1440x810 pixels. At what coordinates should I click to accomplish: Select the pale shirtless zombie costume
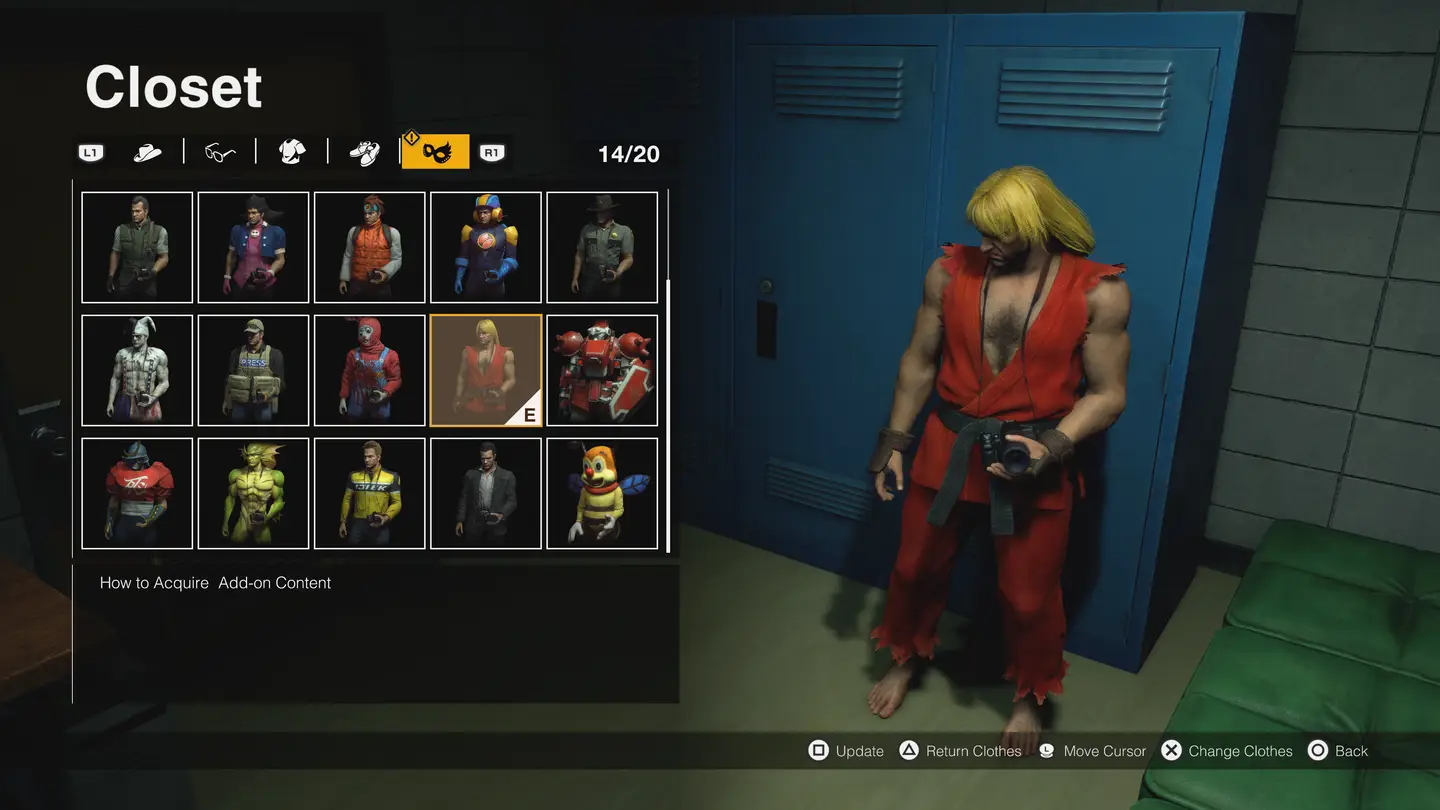137,370
